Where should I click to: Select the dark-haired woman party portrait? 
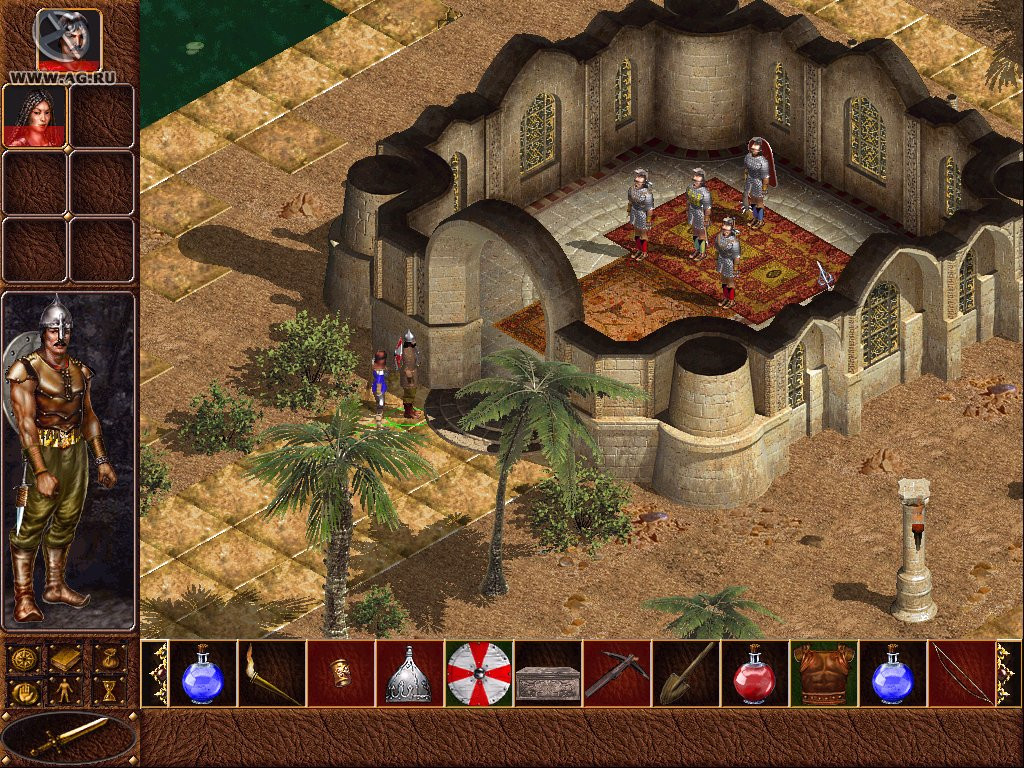[x=35, y=116]
